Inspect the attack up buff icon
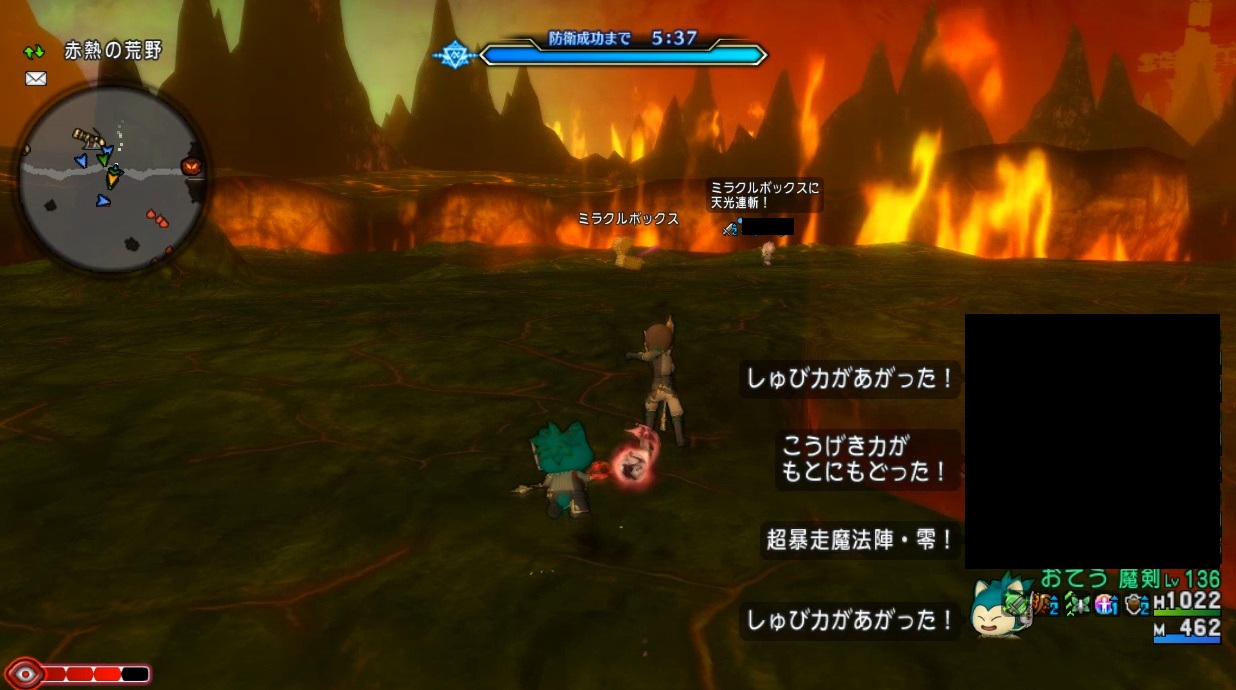The height and width of the screenshot is (690, 1236). 1047,605
